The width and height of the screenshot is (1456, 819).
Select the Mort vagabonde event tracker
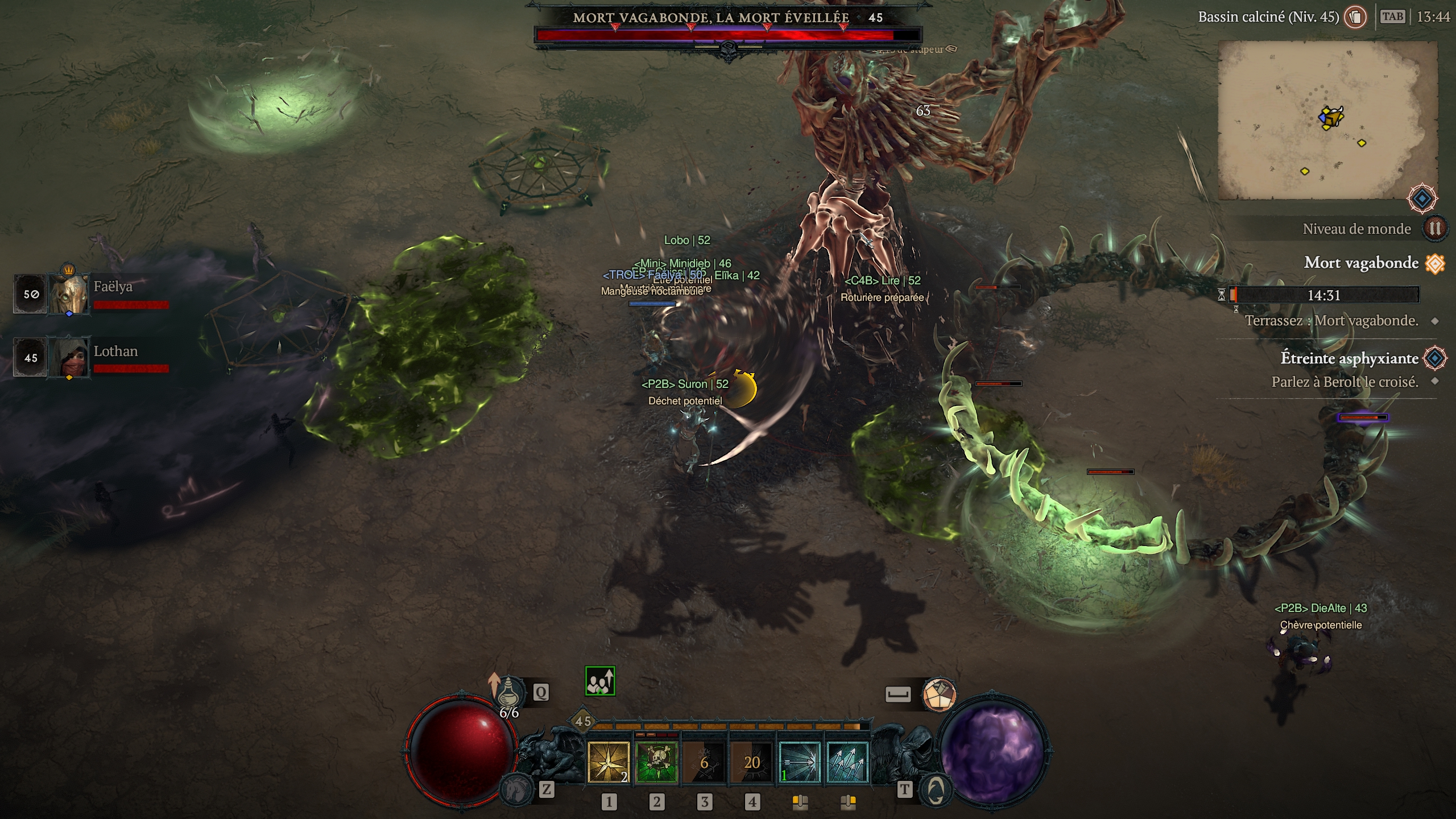coord(1361,263)
